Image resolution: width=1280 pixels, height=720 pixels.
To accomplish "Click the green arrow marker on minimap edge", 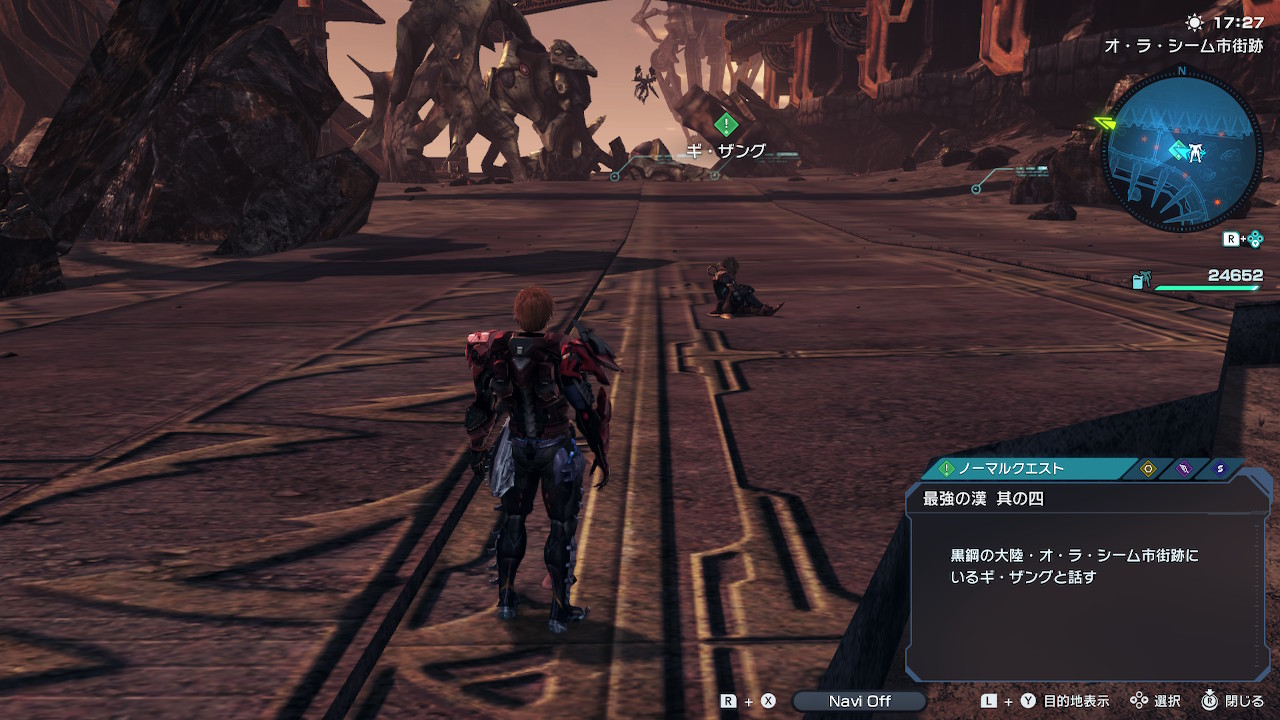I will [x=1105, y=124].
